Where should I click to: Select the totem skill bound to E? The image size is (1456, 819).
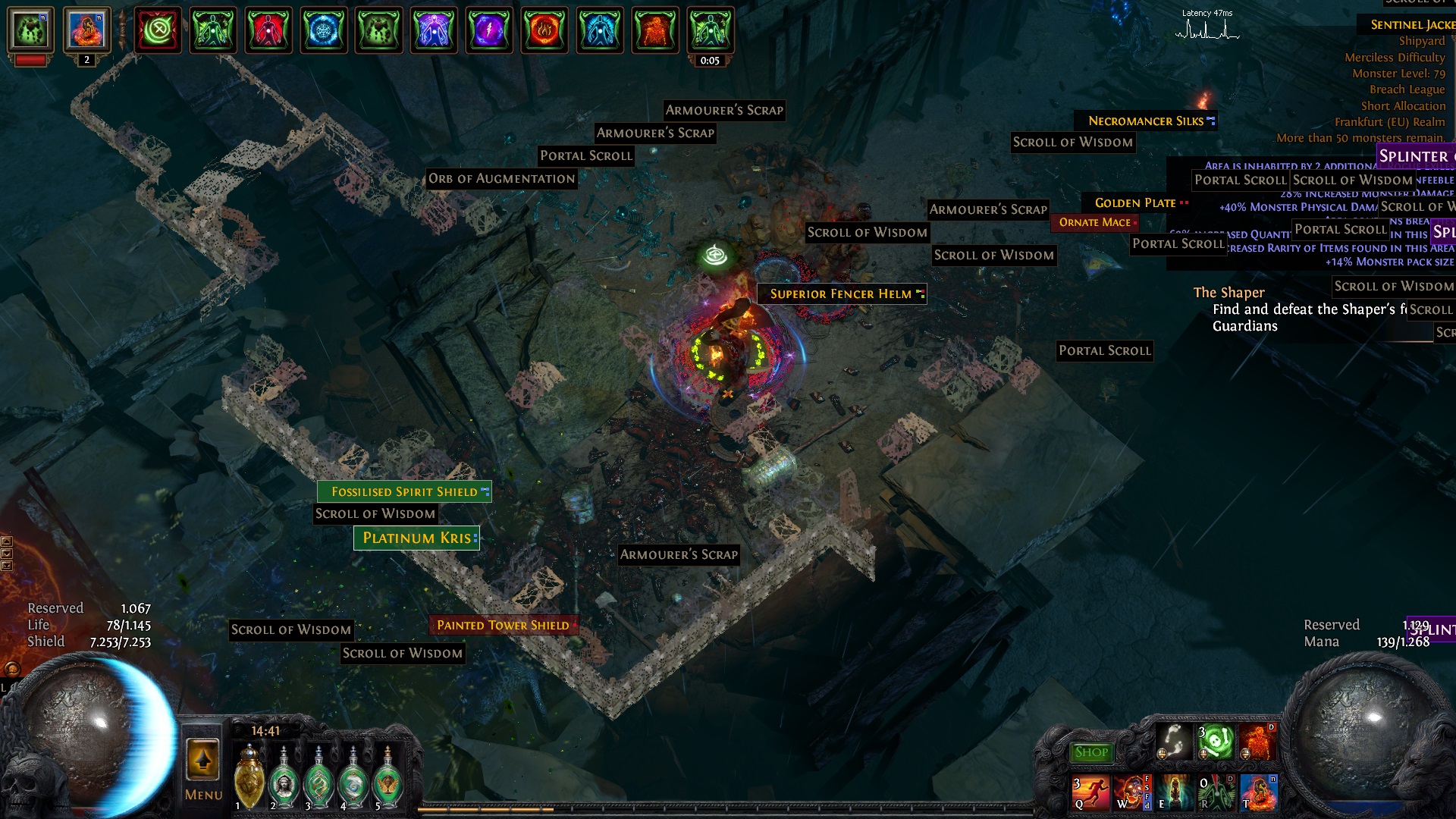(1173, 792)
